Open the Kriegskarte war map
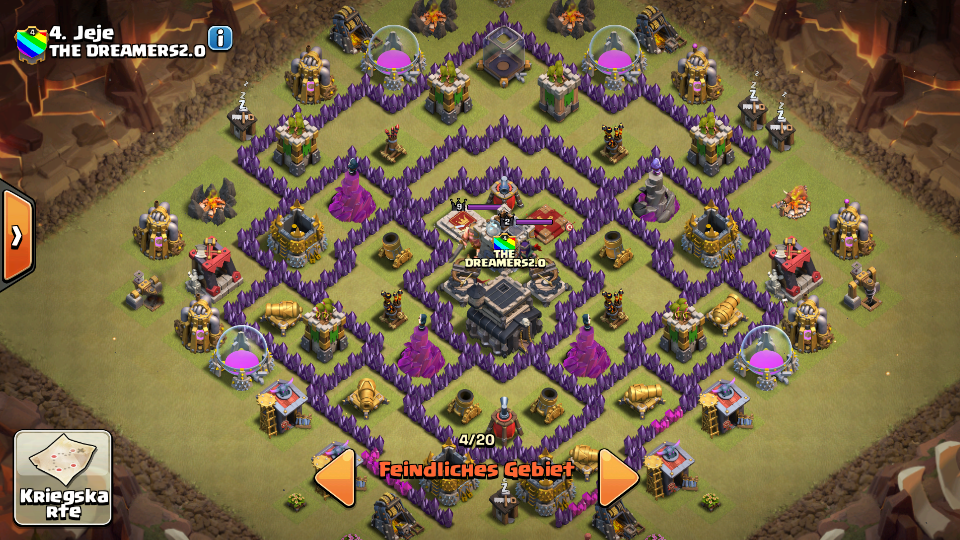Viewport: 960px width, 540px height. click(x=63, y=477)
